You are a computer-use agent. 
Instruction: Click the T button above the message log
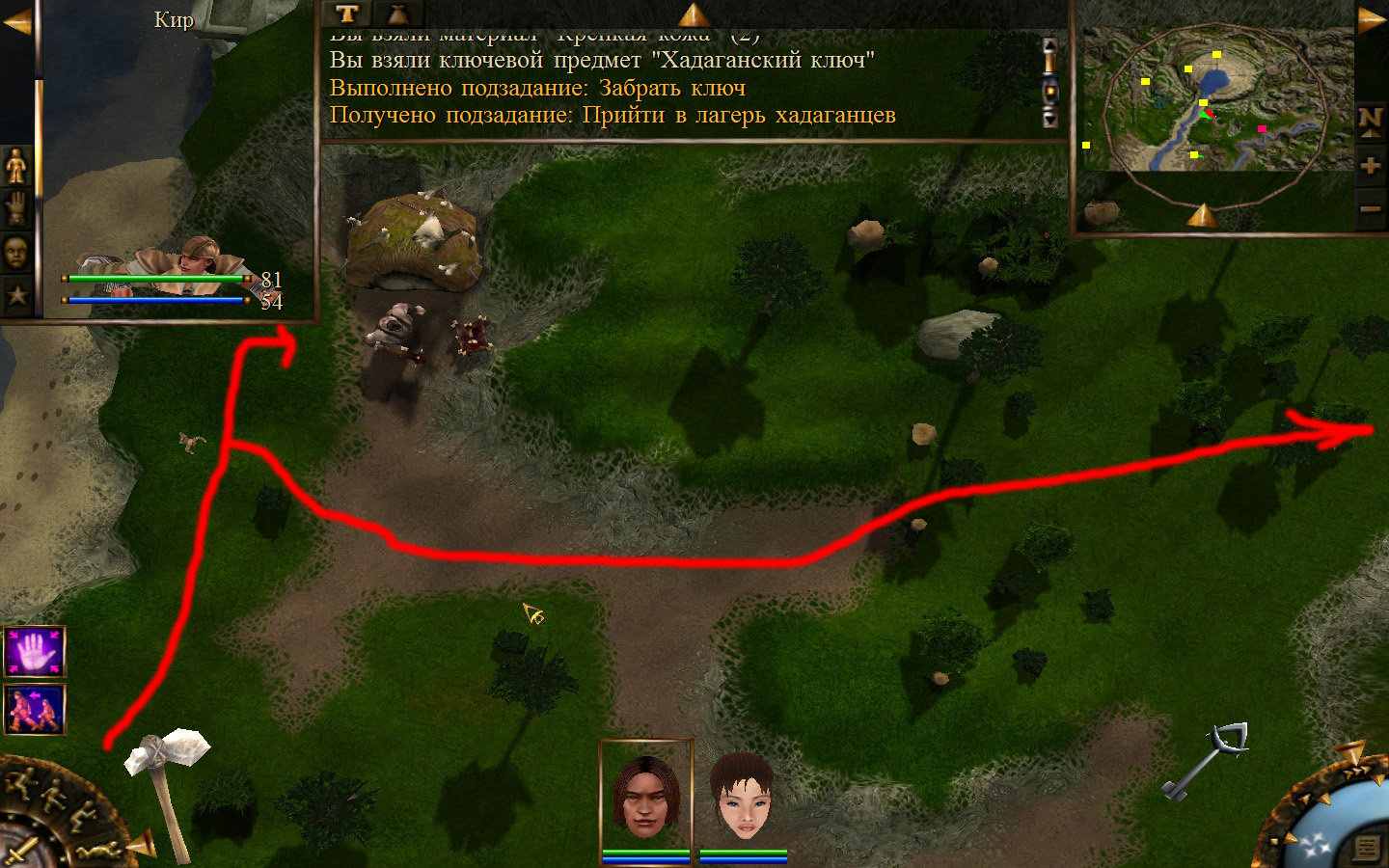tap(347, 14)
